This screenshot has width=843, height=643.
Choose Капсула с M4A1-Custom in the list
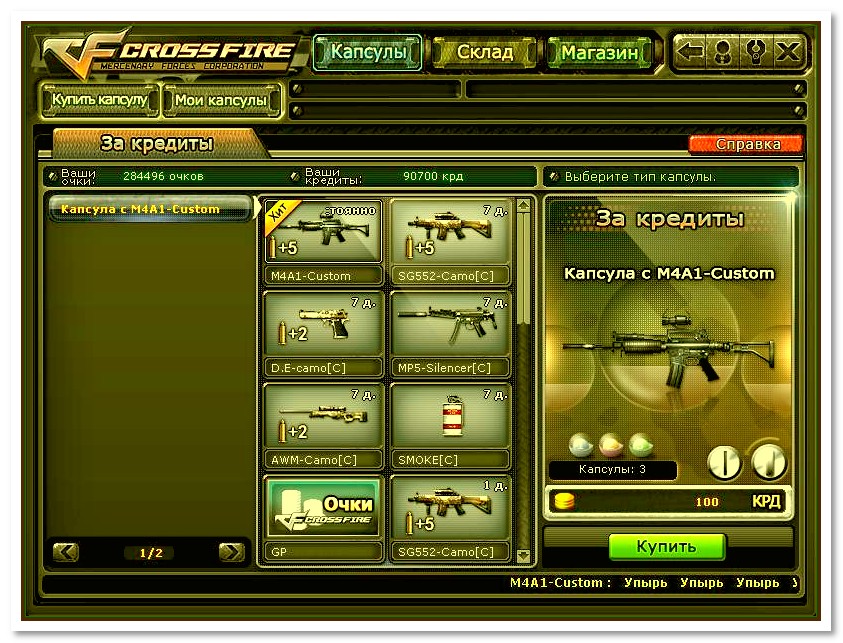pyautogui.click(x=150, y=209)
